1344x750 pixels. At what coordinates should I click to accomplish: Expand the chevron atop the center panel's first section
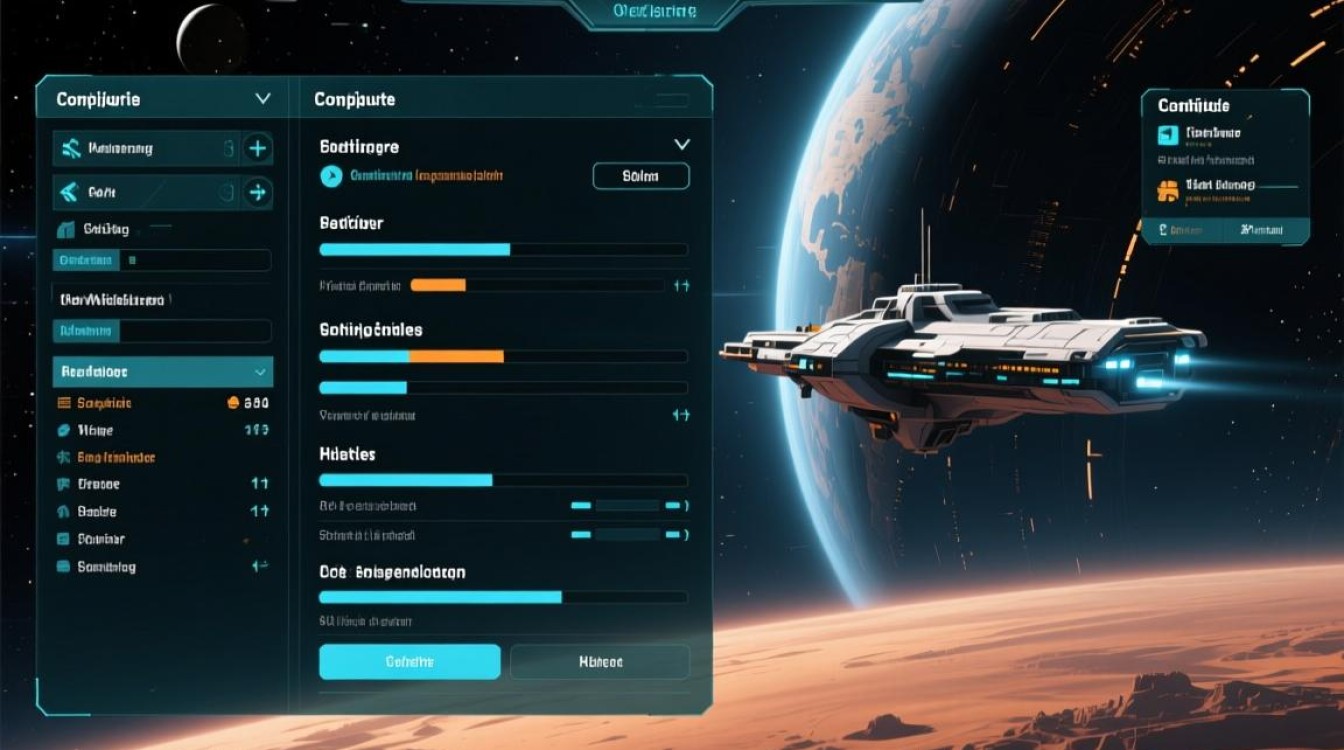tap(682, 145)
